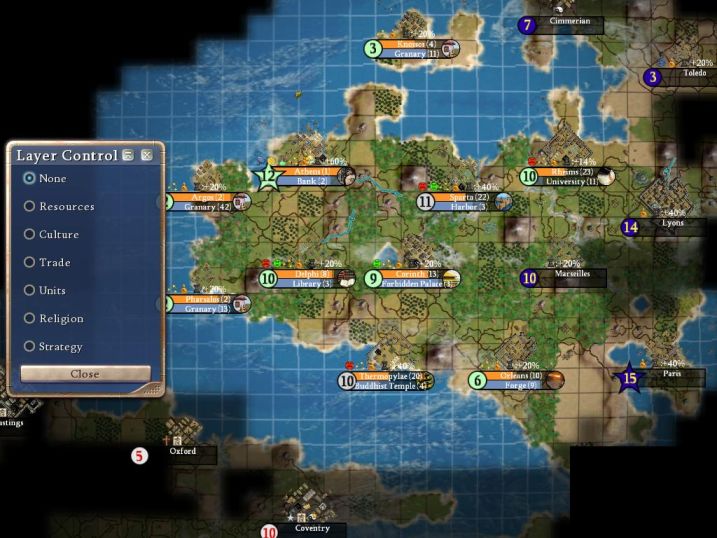This screenshot has width=717, height=538.
Task: Choose the Corinth city banner
Action: tap(417, 274)
